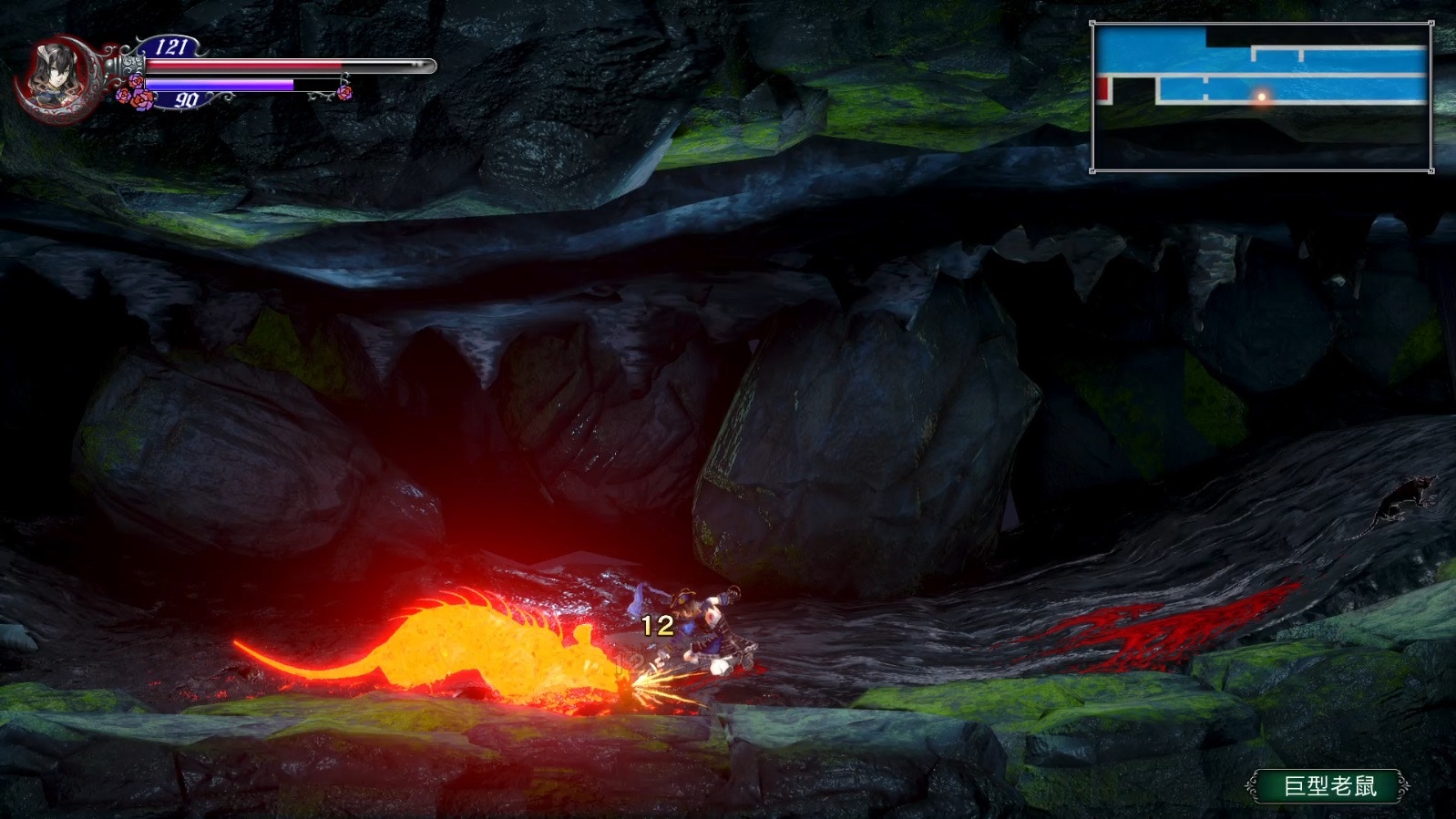
Task: Click the purple MP bar
Action: 219,84
